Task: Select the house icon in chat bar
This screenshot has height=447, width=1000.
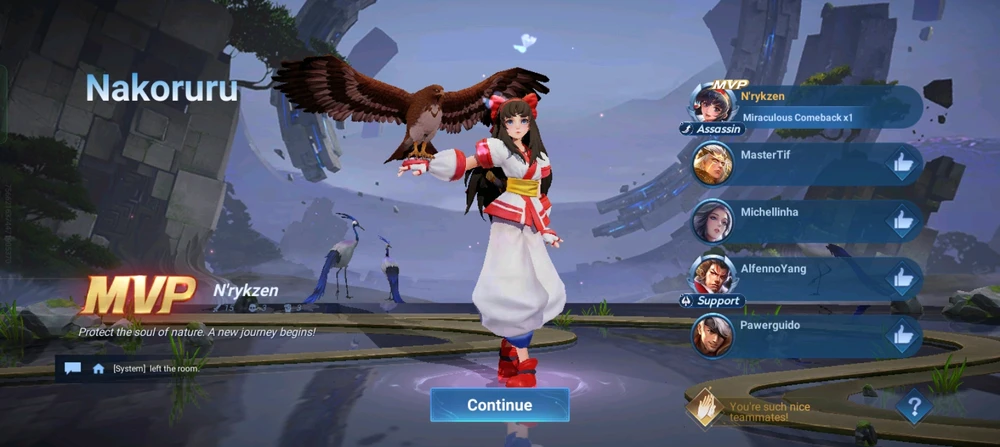Action: 98,368
